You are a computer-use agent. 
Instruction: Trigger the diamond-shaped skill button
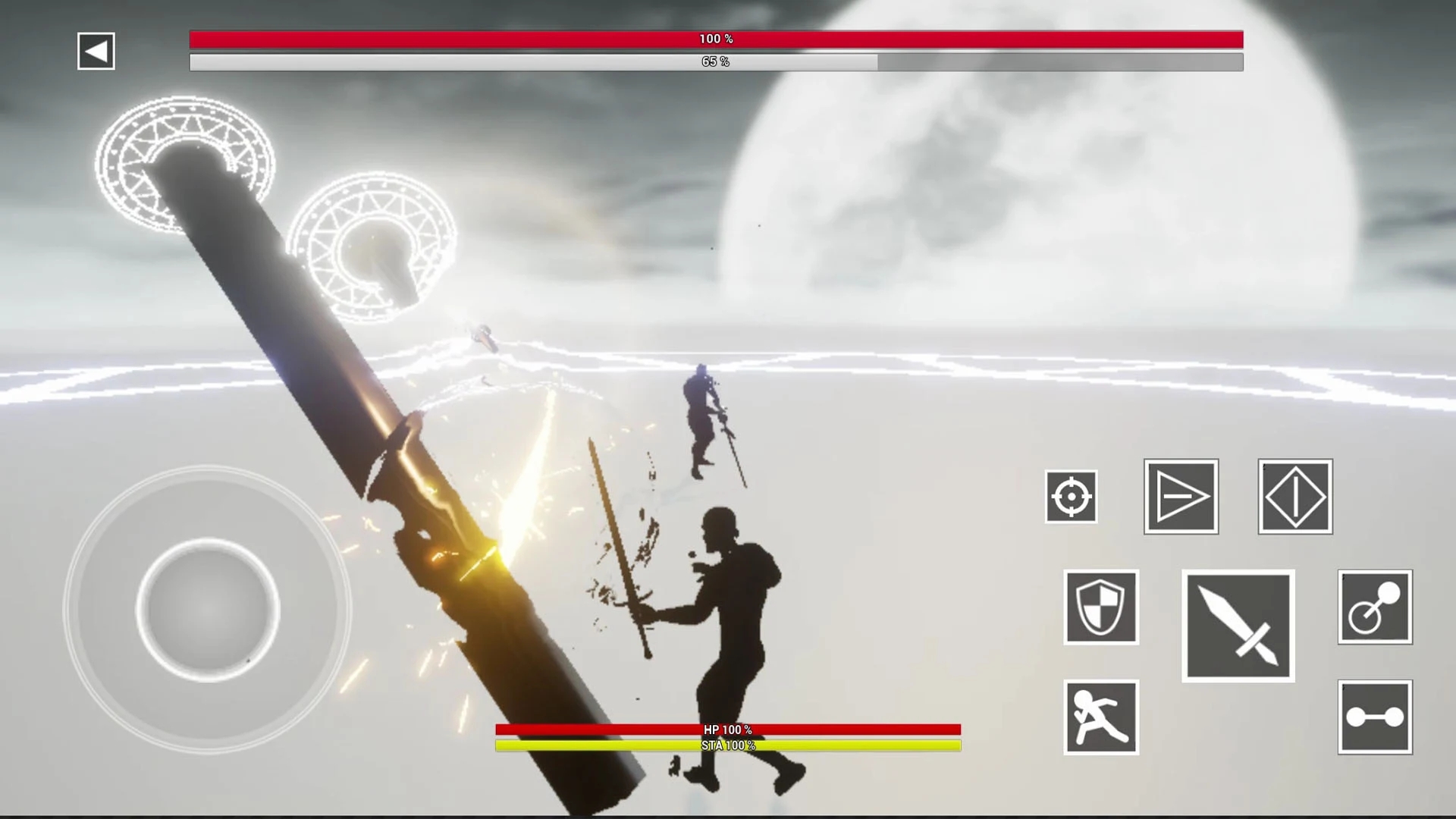tap(1294, 497)
